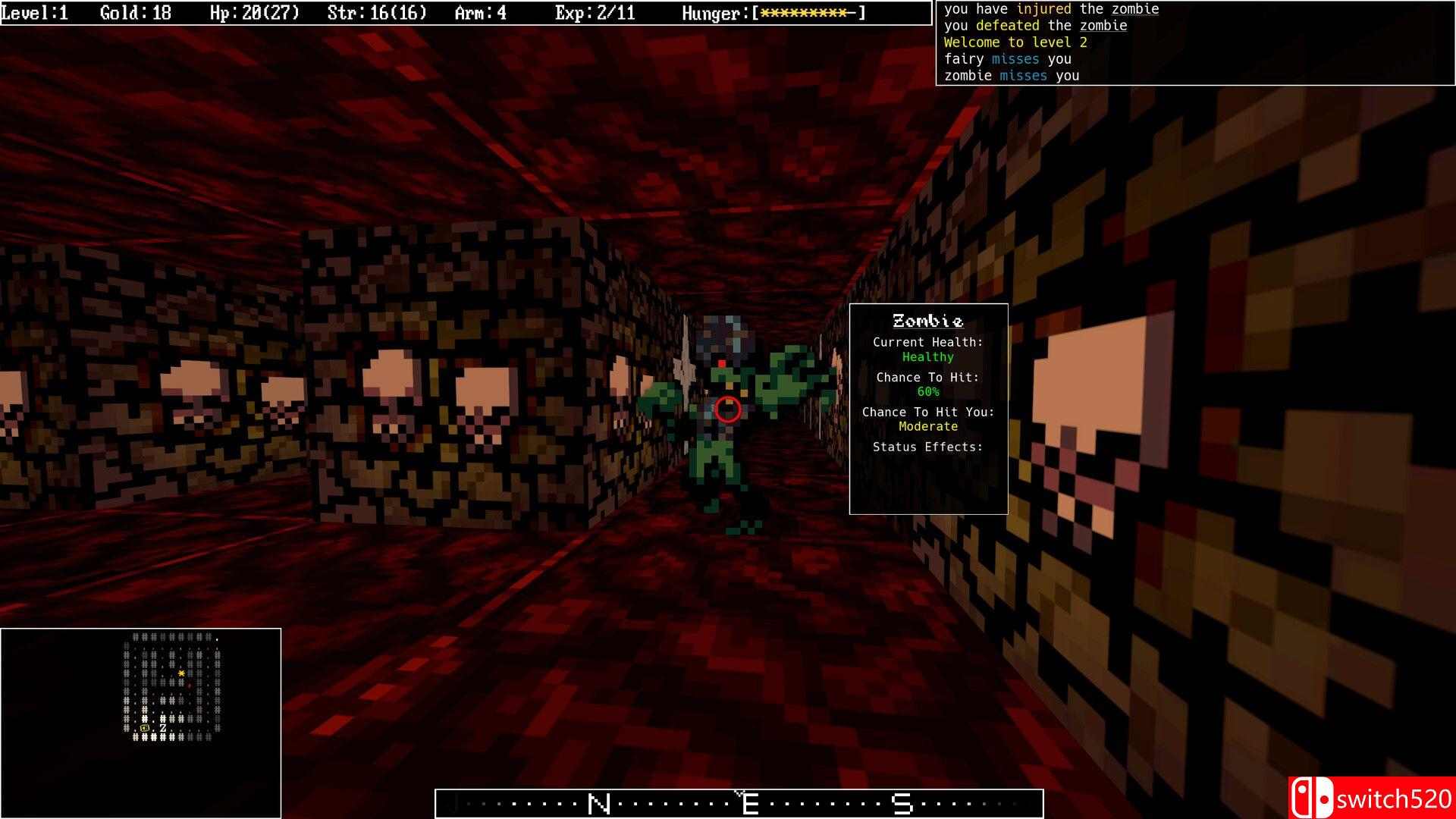Click the Zombie title in the info panel
The width and height of the screenshot is (1456, 819).
tap(927, 320)
